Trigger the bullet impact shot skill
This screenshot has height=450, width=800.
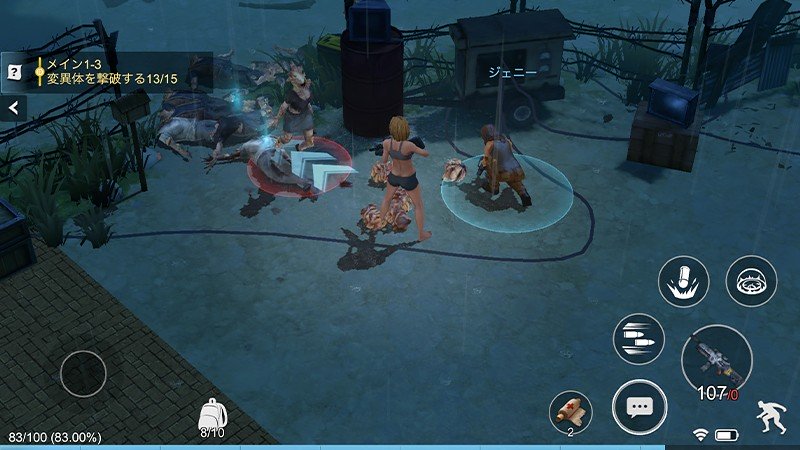[683, 281]
